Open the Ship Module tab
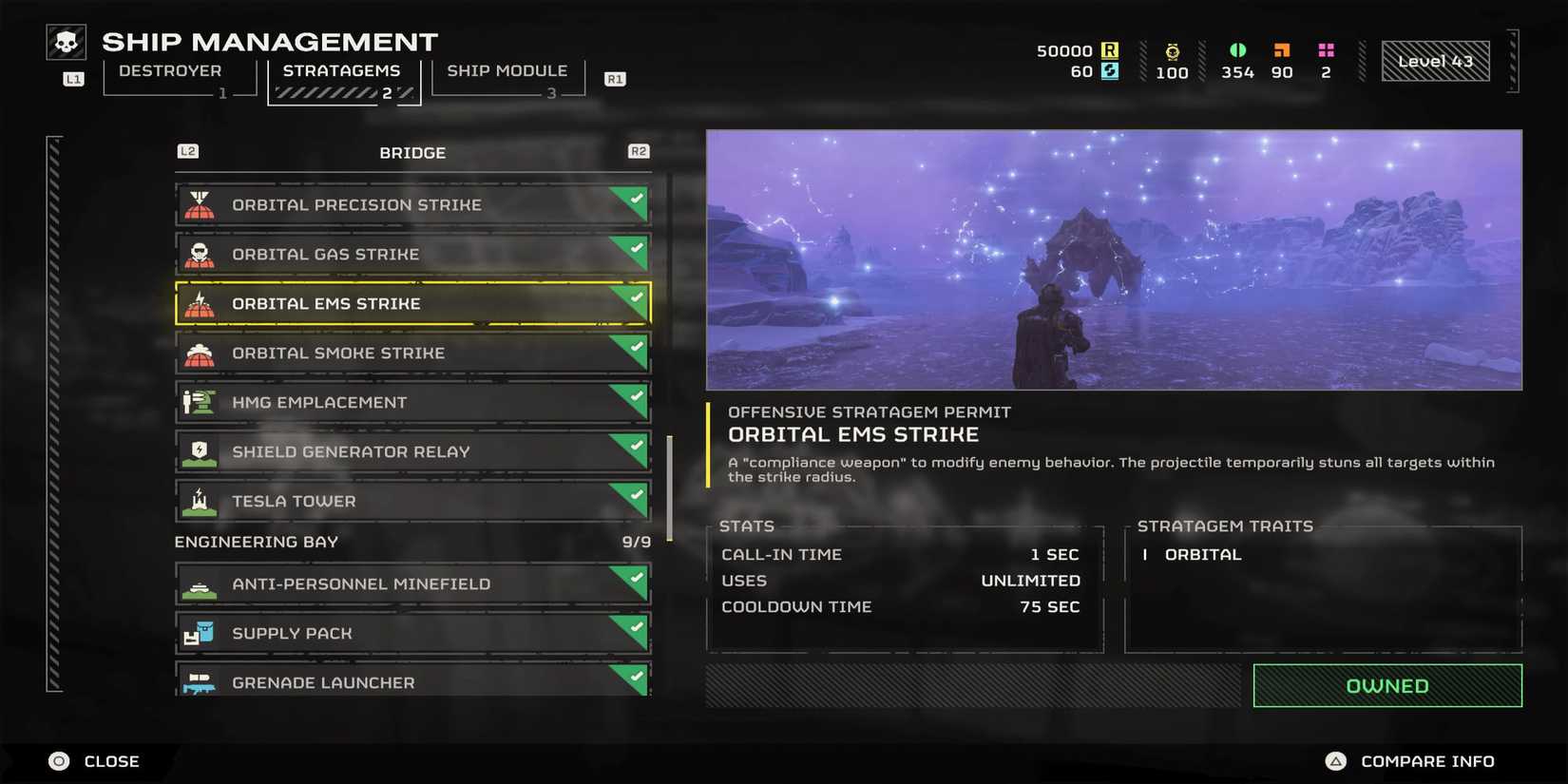Image resolution: width=1568 pixels, height=784 pixels. coord(507,70)
